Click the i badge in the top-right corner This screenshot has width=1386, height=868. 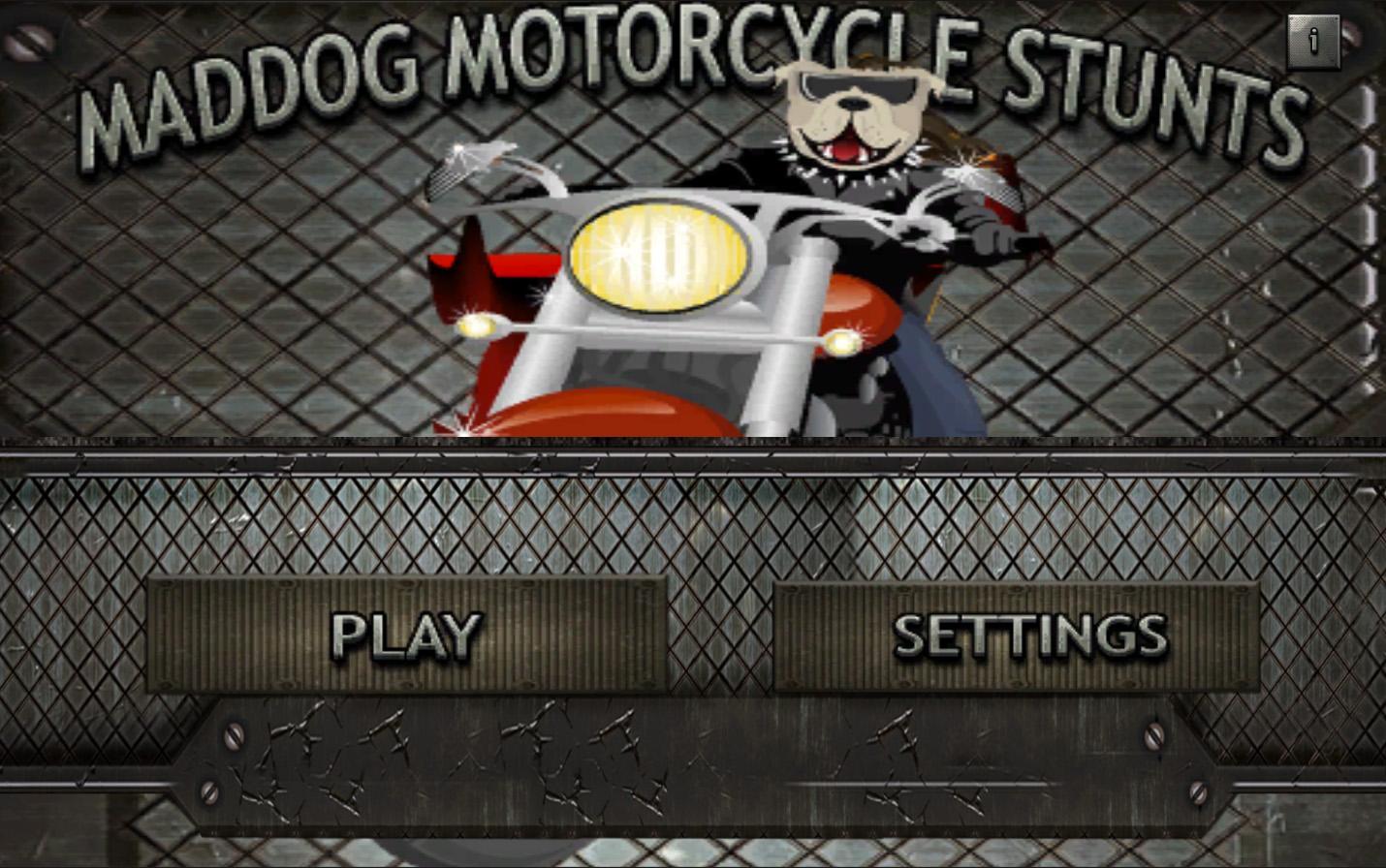1314,41
